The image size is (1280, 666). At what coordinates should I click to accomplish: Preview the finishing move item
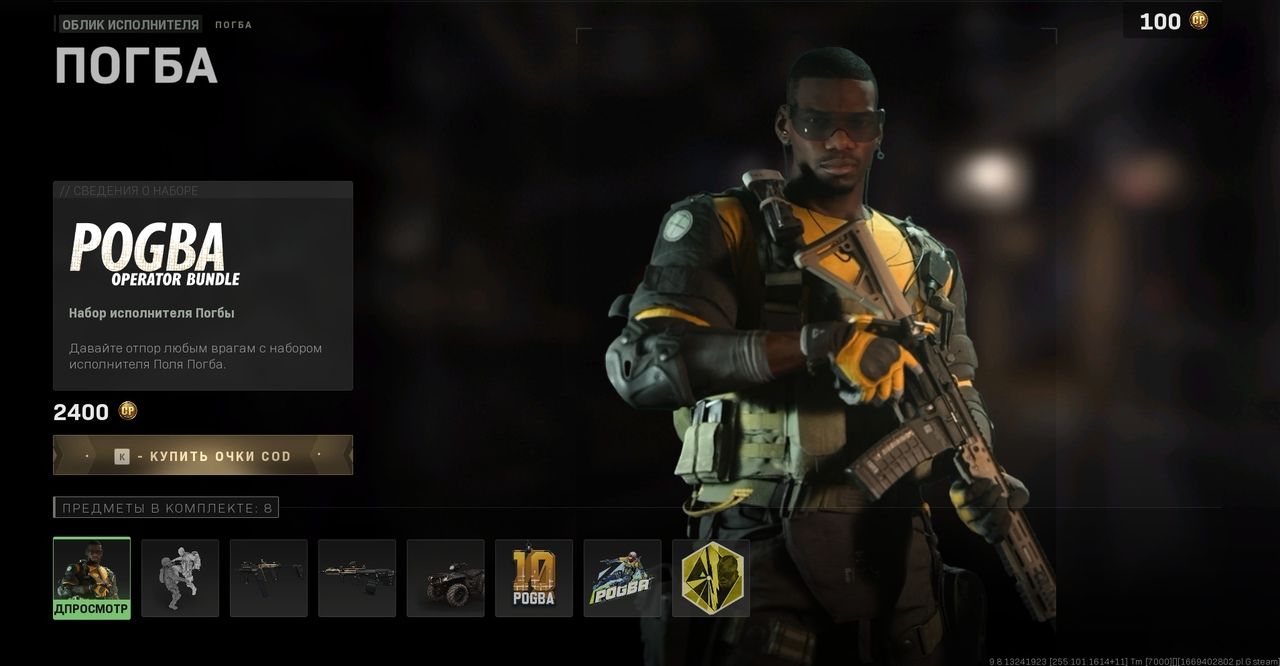[180, 578]
